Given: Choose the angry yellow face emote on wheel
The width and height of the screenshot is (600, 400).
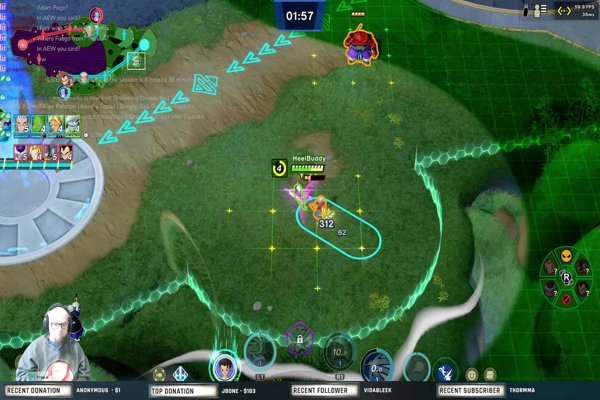Looking at the screenshot, I should [x=566, y=255].
